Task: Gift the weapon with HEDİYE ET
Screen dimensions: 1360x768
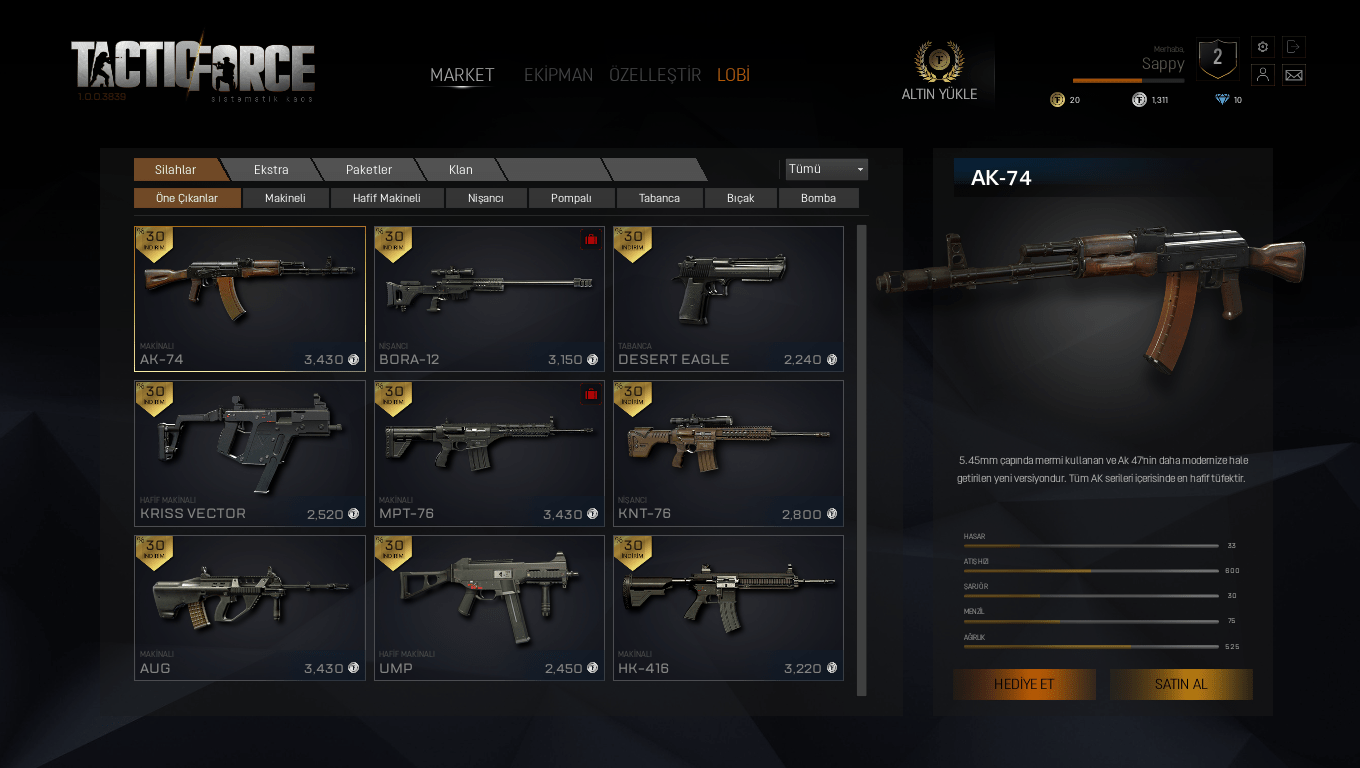Action: 1024,684
